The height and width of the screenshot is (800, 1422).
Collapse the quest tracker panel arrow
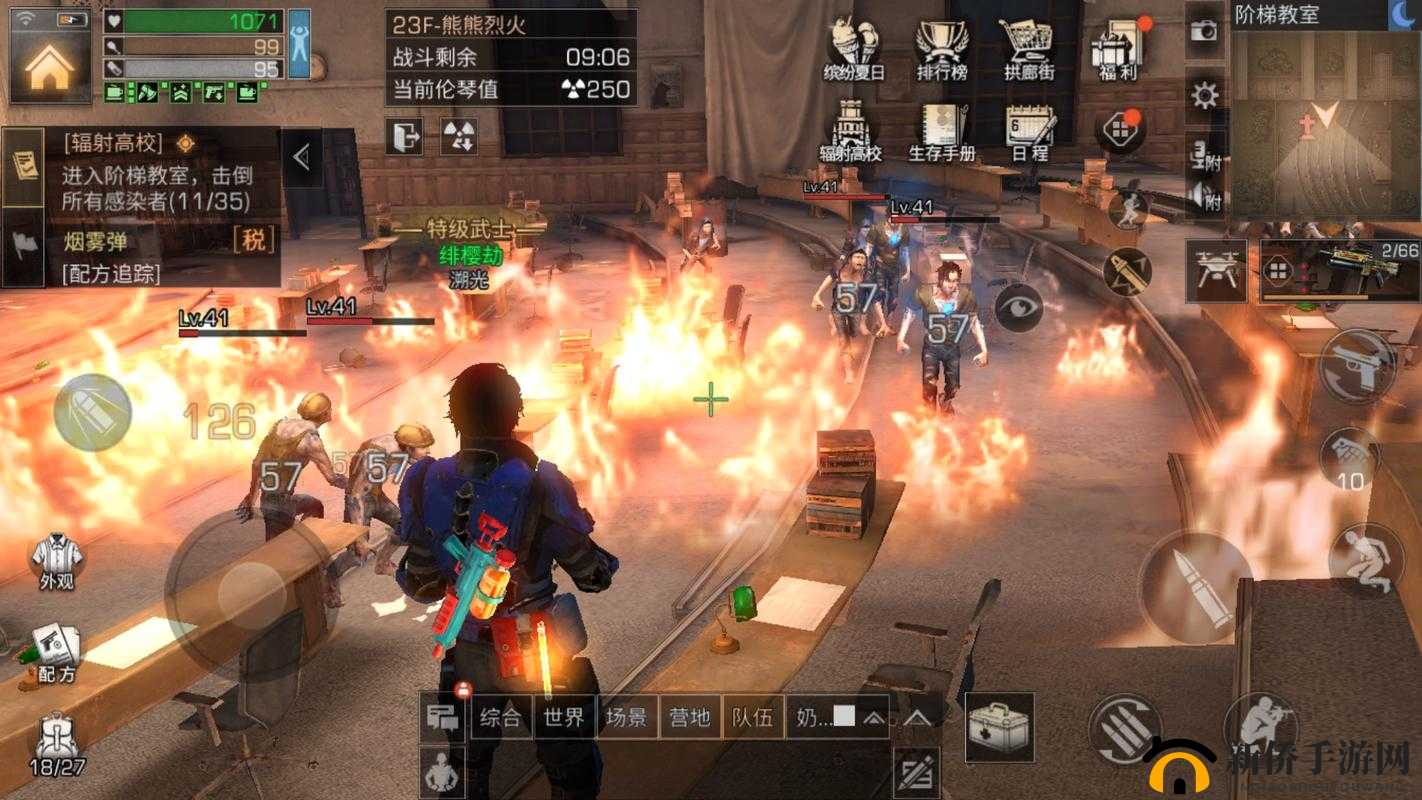point(302,157)
